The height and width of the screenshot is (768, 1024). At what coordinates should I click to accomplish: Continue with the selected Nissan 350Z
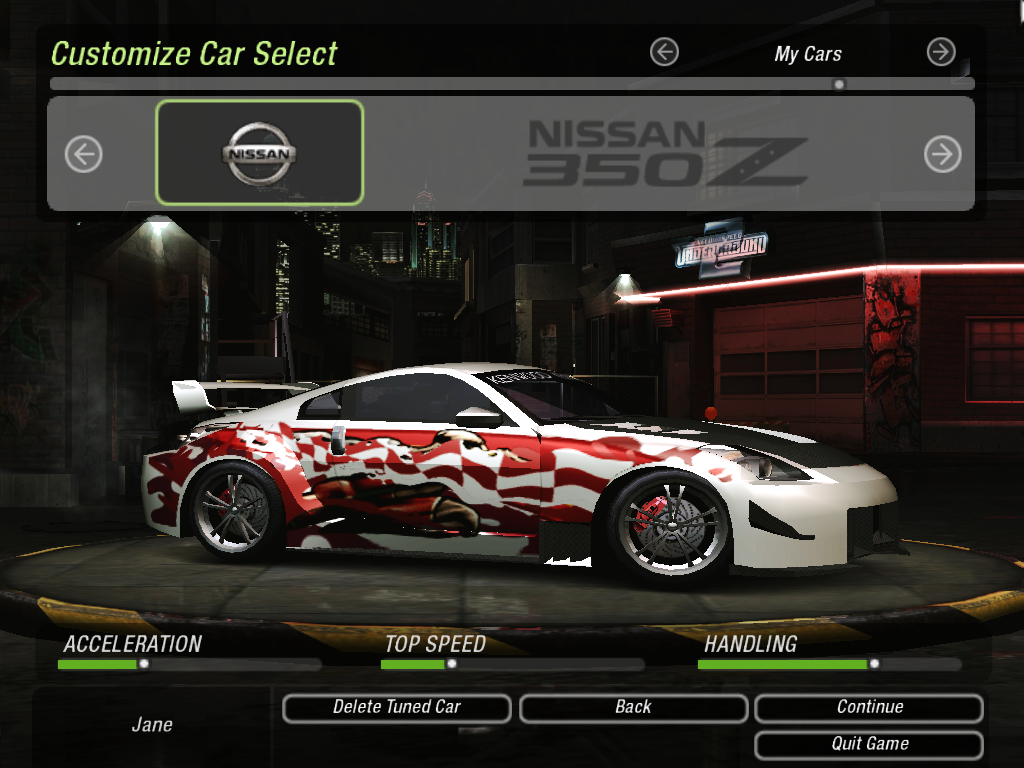pyautogui.click(x=869, y=708)
